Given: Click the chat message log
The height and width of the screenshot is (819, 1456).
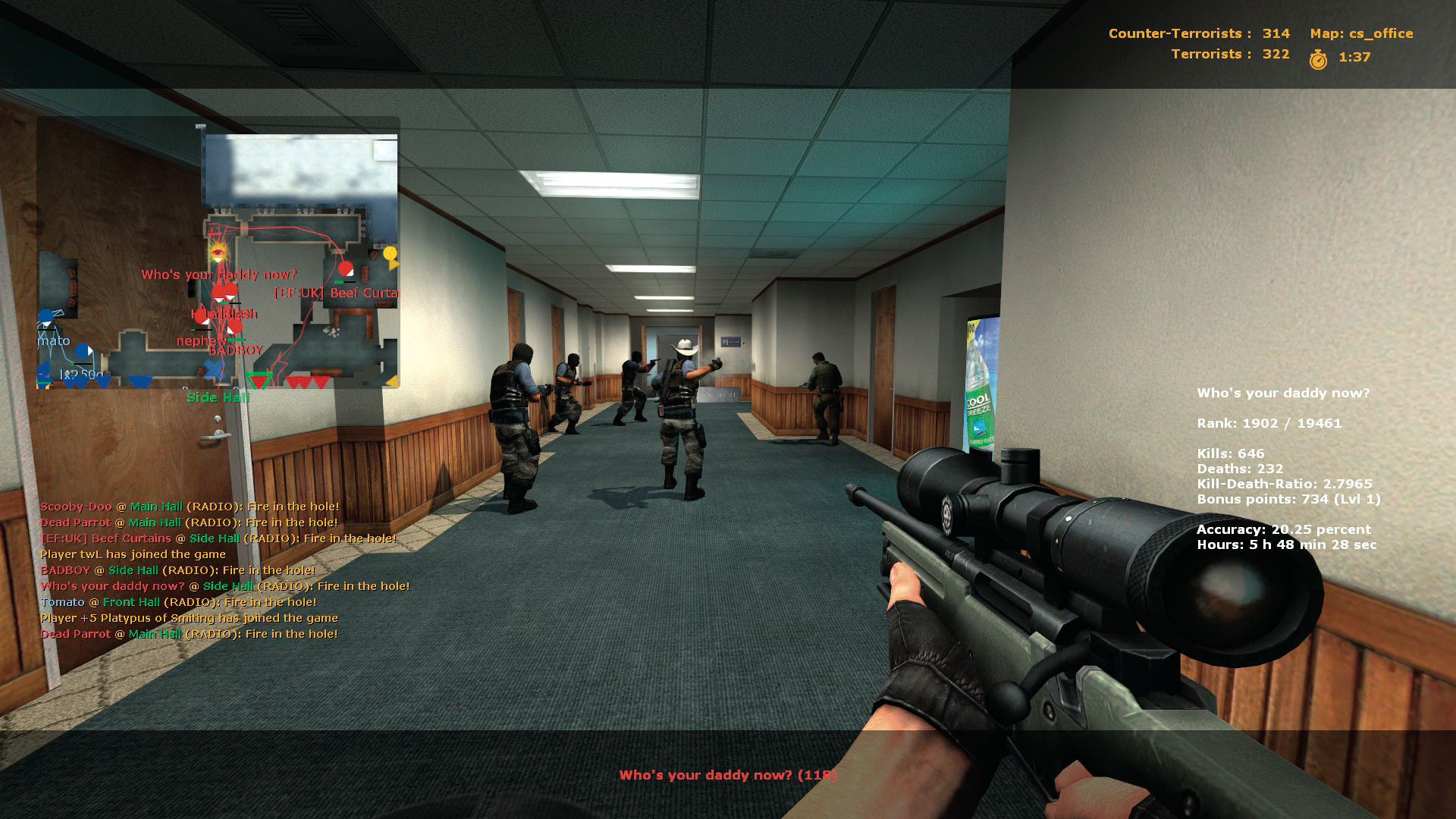Looking at the screenshot, I should (x=224, y=570).
